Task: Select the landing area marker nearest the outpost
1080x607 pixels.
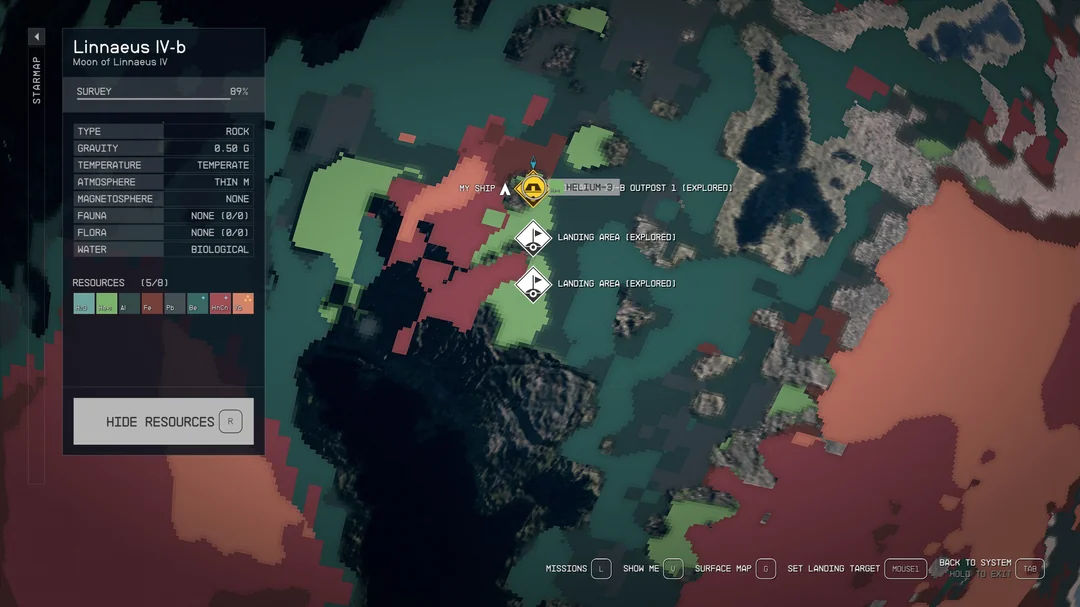Action: tap(534, 237)
